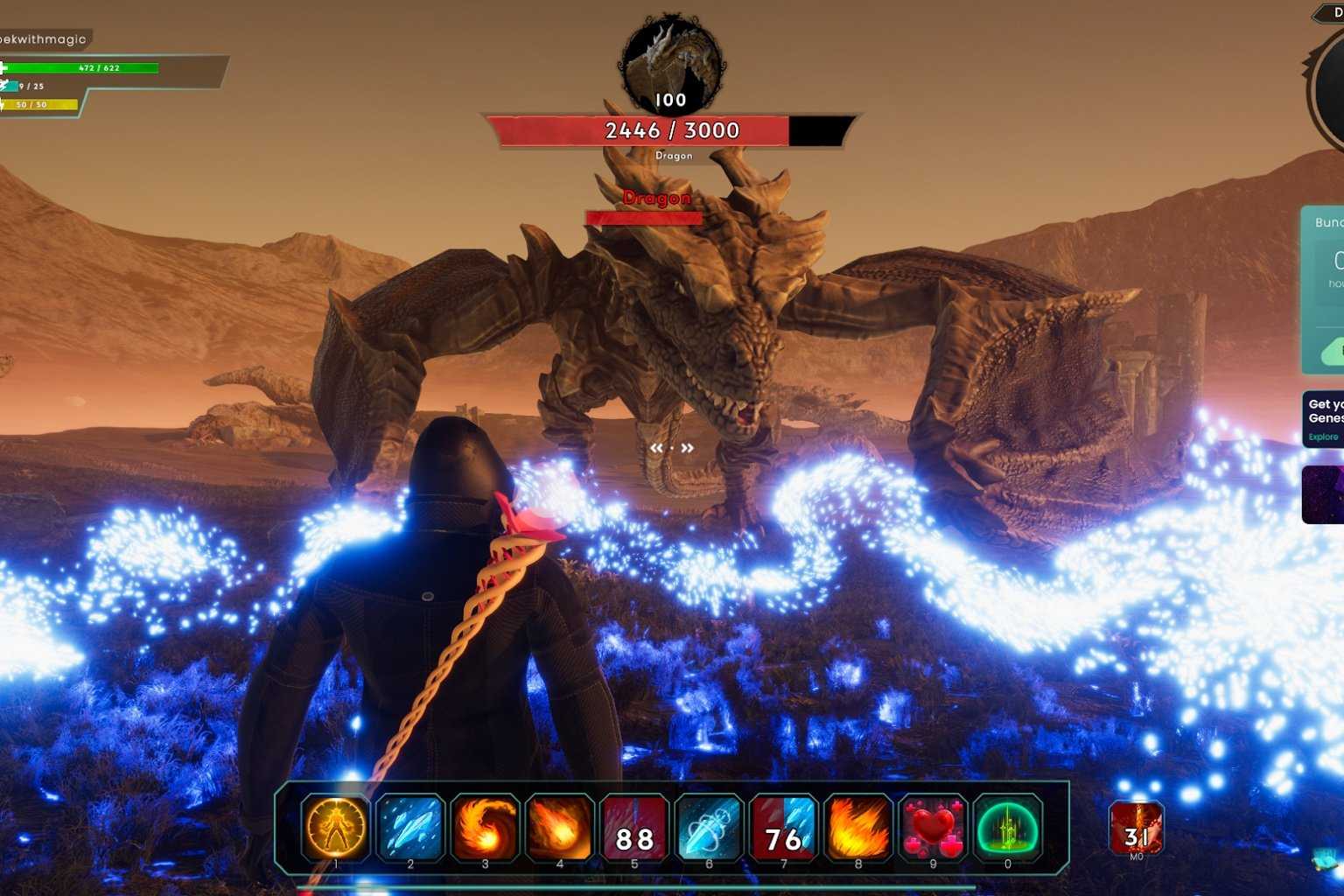Screen dimensions: 1344x896
Task: Open the Bundle offer panel
Action: (1326, 262)
